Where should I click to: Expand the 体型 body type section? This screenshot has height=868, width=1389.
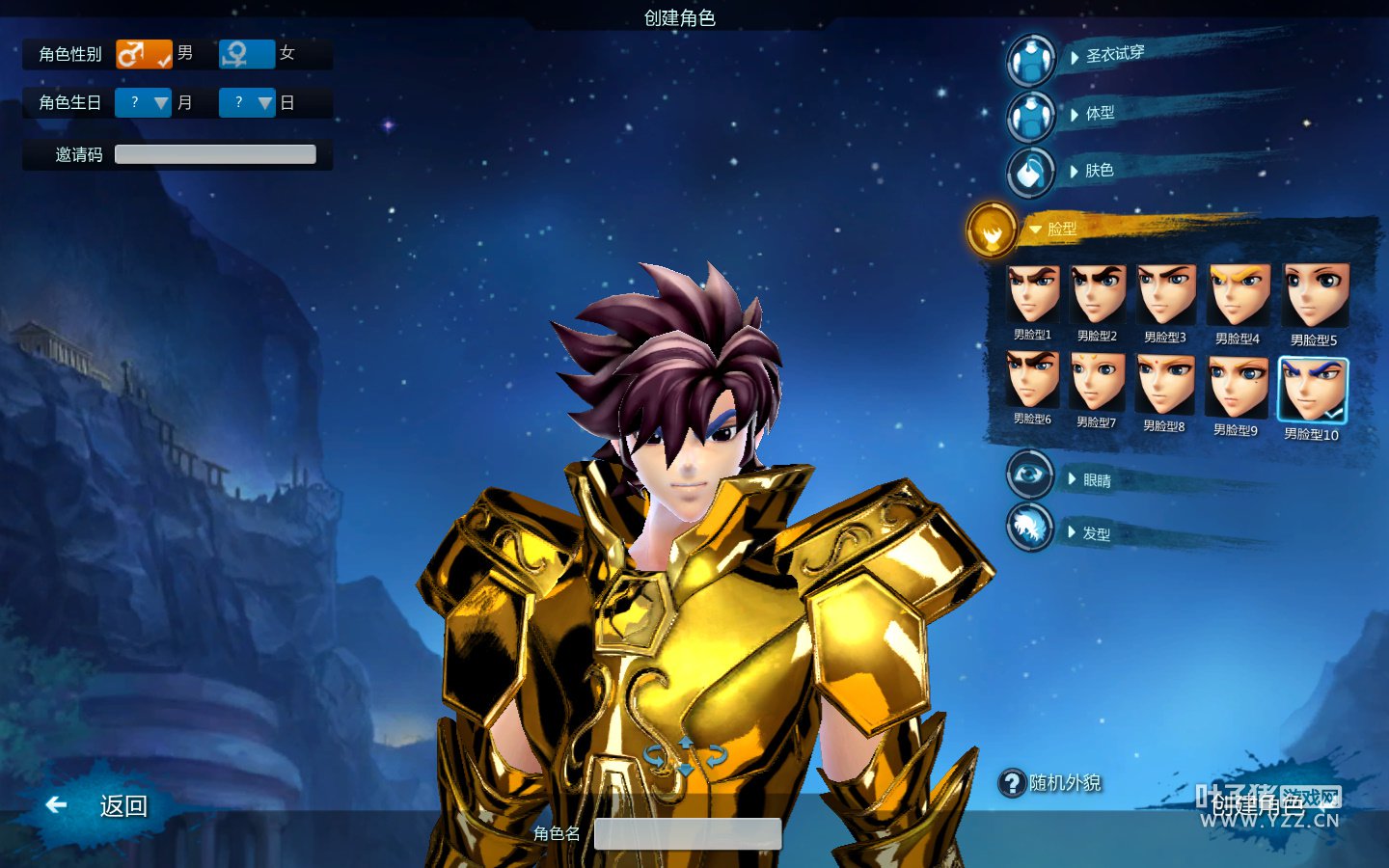pos(1099,114)
